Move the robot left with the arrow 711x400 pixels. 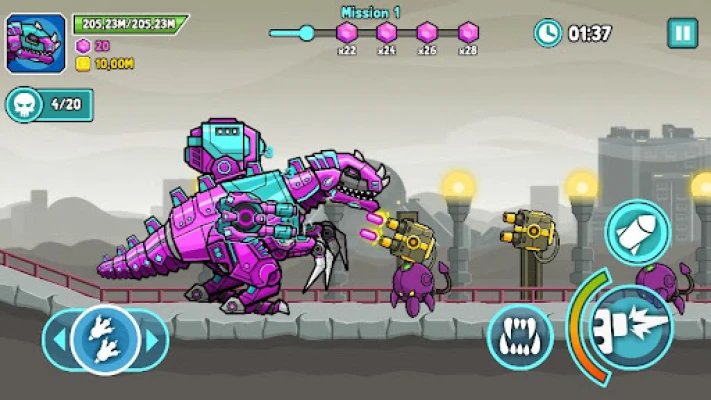[58, 340]
